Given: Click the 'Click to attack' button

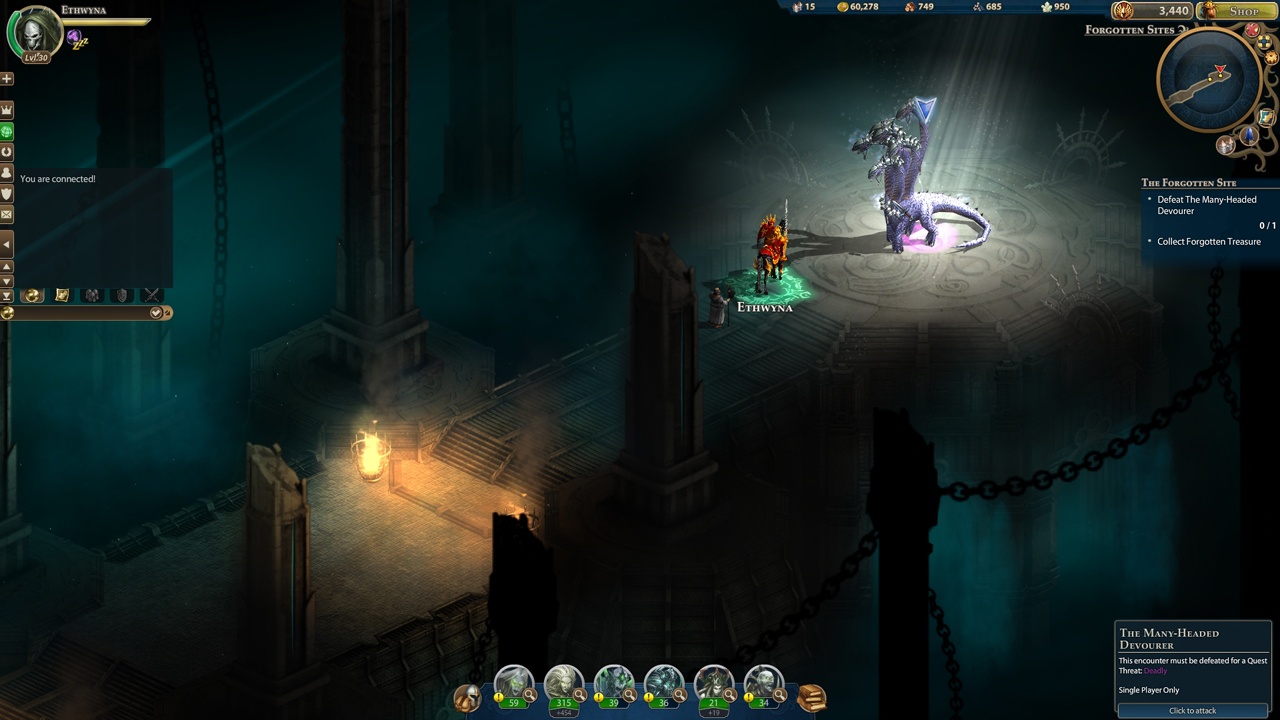Looking at the screenshot, I should pyautogui.click(x=1192, y=710).
